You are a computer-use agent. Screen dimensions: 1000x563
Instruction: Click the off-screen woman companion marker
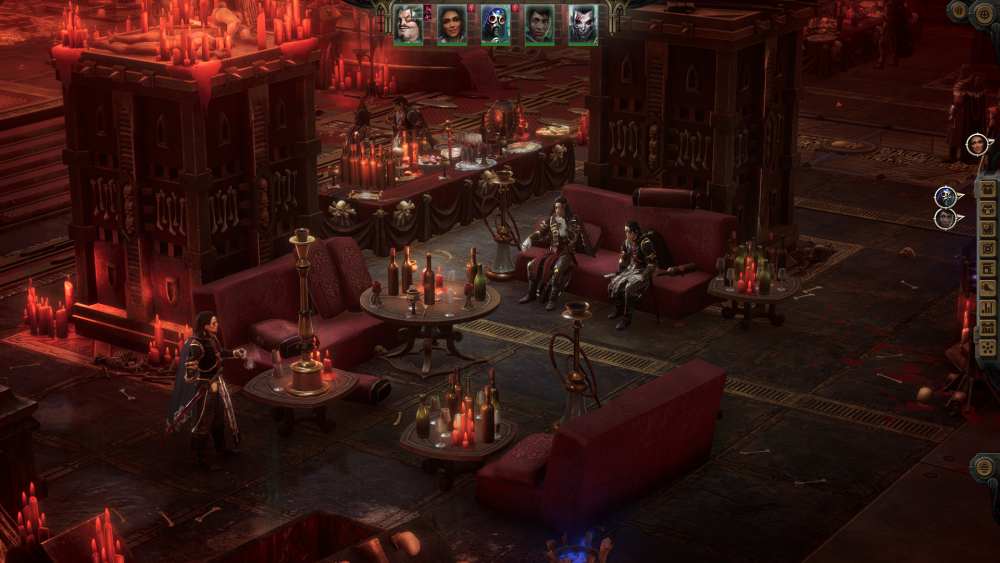[976, 144]
